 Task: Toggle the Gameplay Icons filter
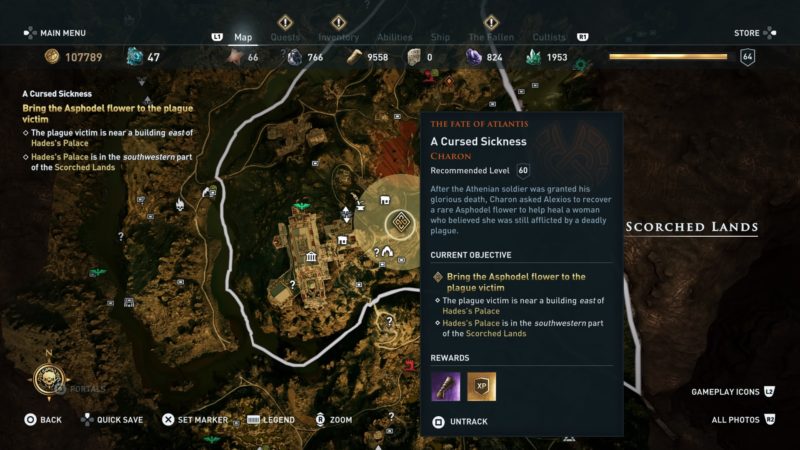725,391
